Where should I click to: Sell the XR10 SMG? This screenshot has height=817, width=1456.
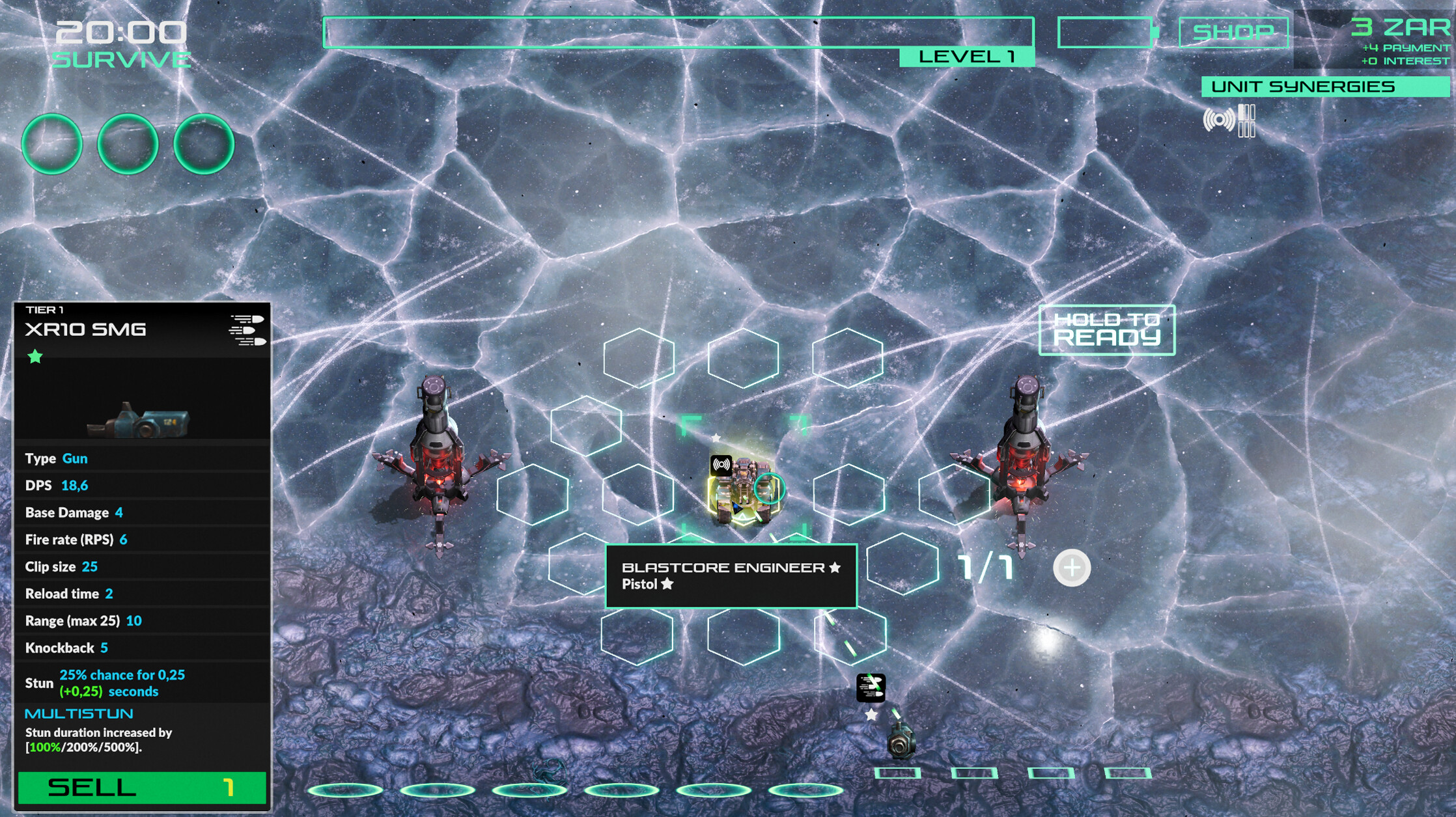click(x=142, y=788)
